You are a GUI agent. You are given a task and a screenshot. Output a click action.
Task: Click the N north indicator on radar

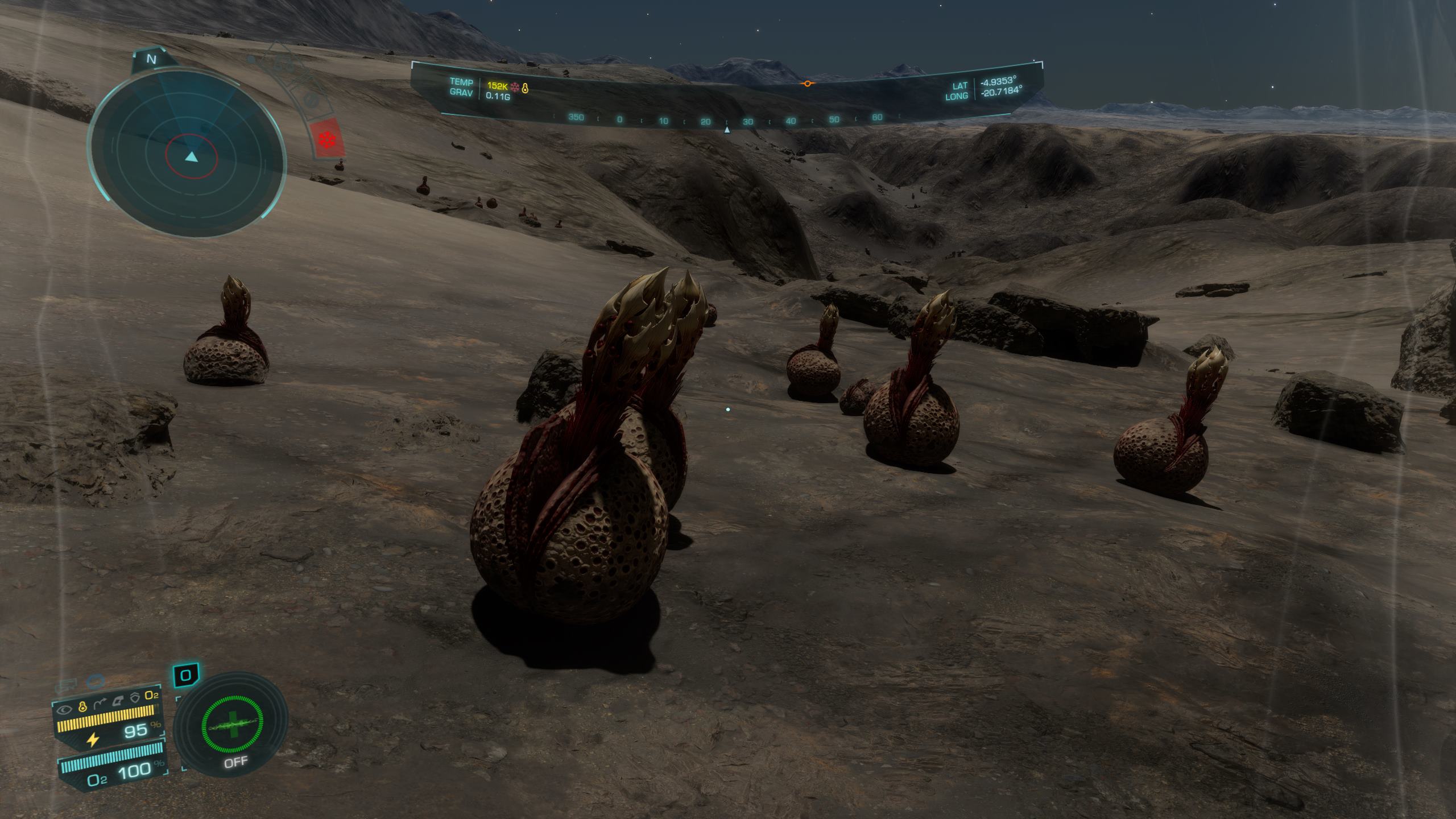click(x=151, y=59)
